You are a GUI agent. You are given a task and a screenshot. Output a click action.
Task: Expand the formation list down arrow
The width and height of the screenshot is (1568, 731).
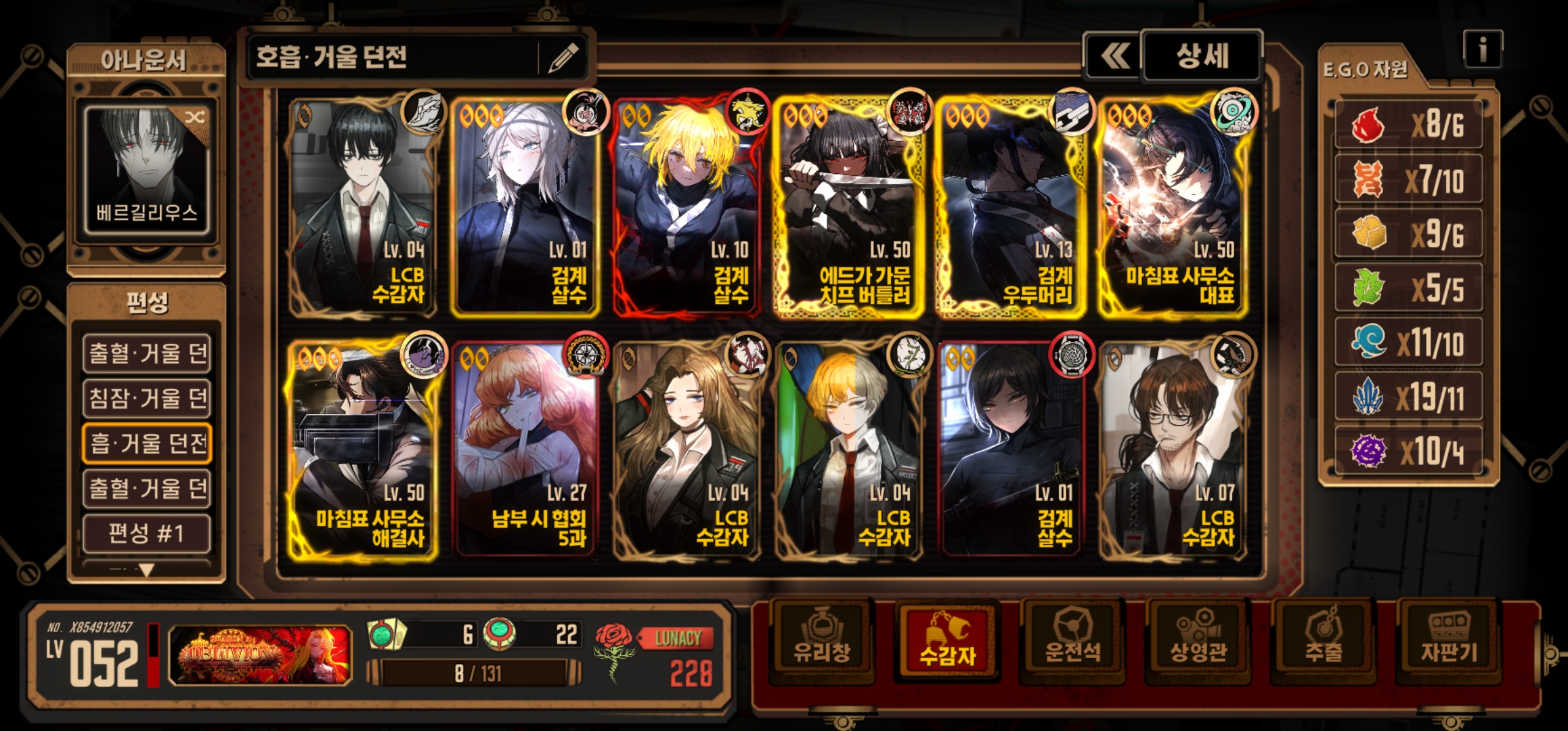(146, 570)
